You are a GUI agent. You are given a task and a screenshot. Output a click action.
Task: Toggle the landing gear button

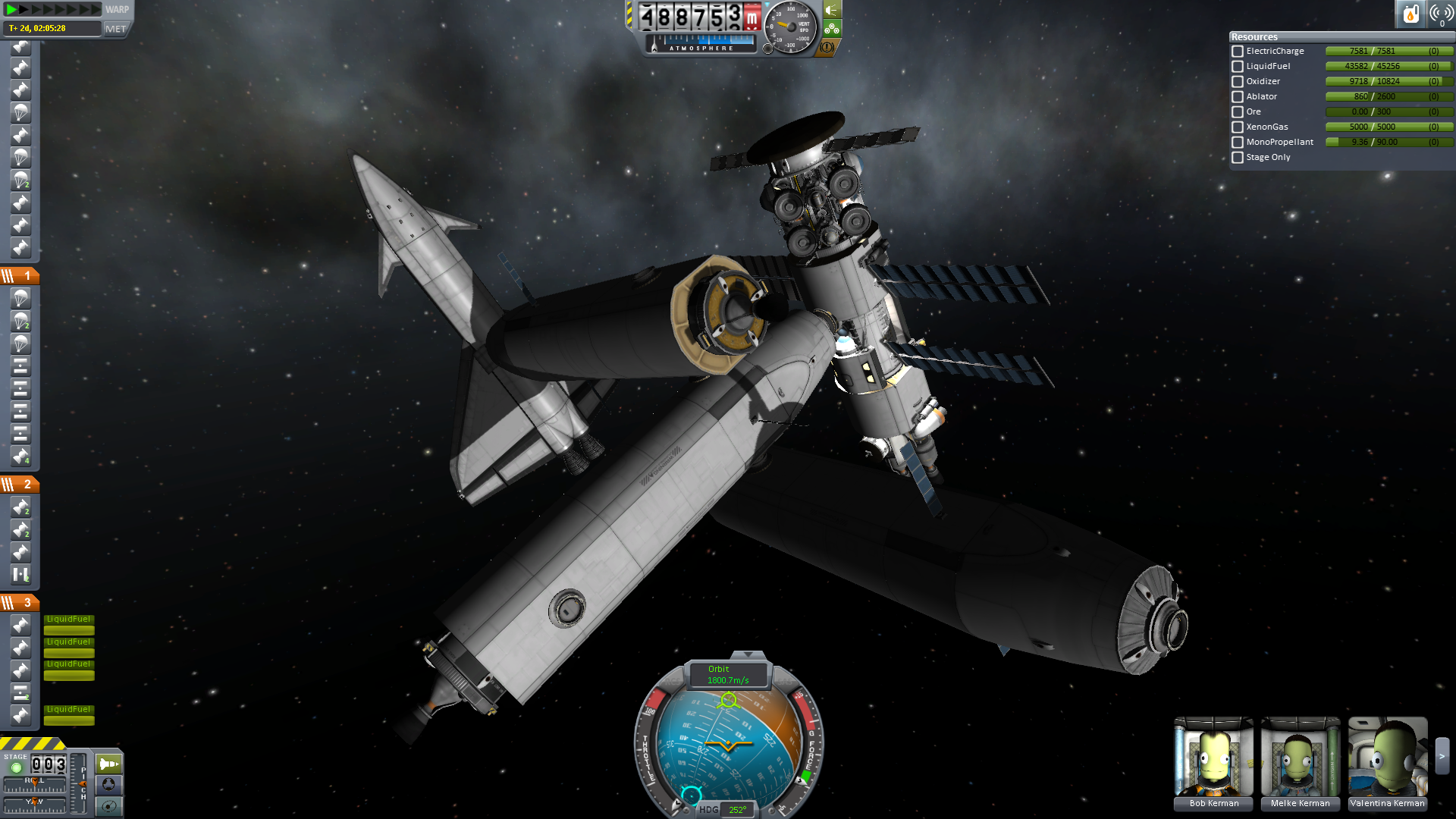[x=832, y=29]
